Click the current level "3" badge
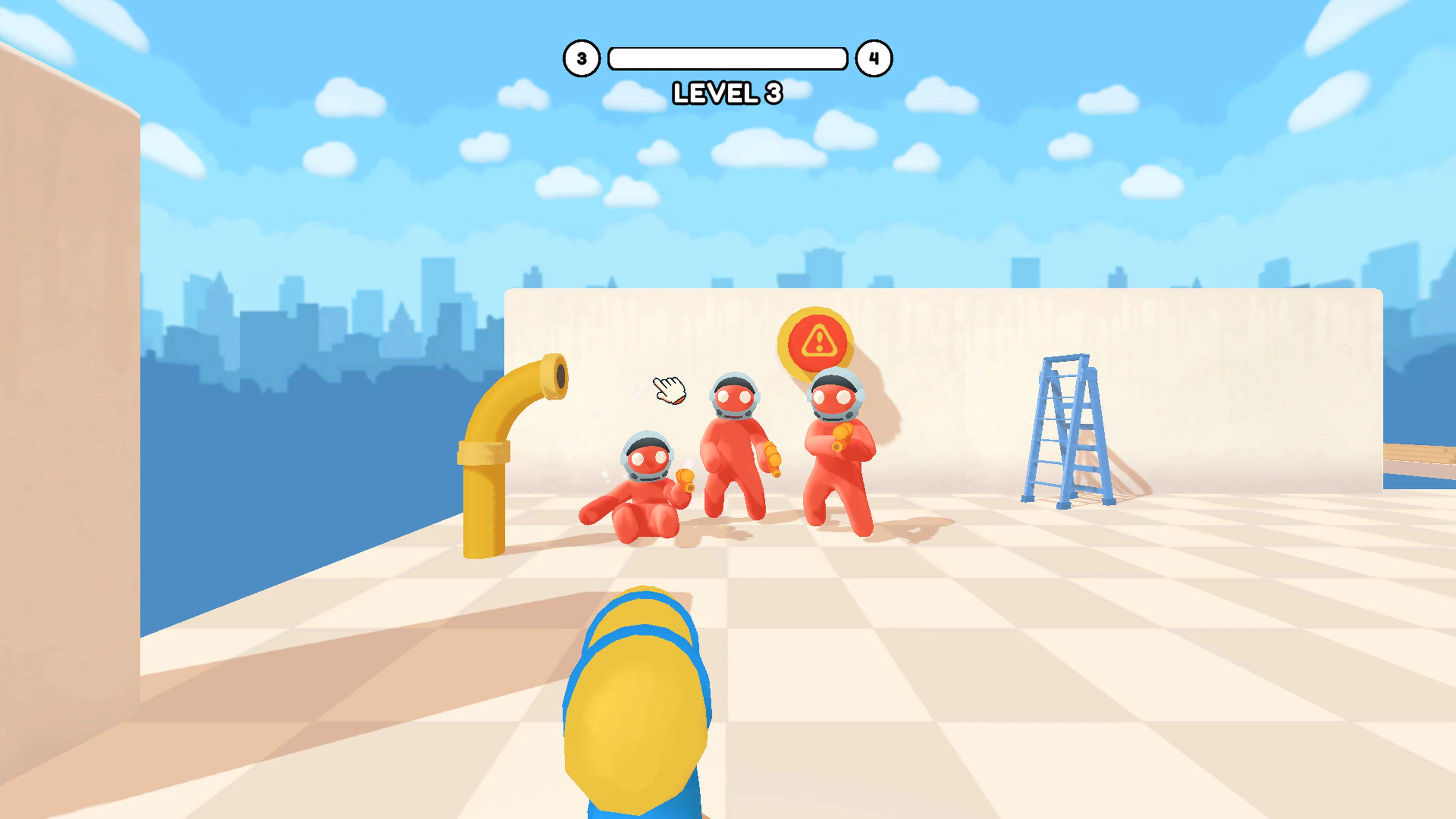 [582, 58]
